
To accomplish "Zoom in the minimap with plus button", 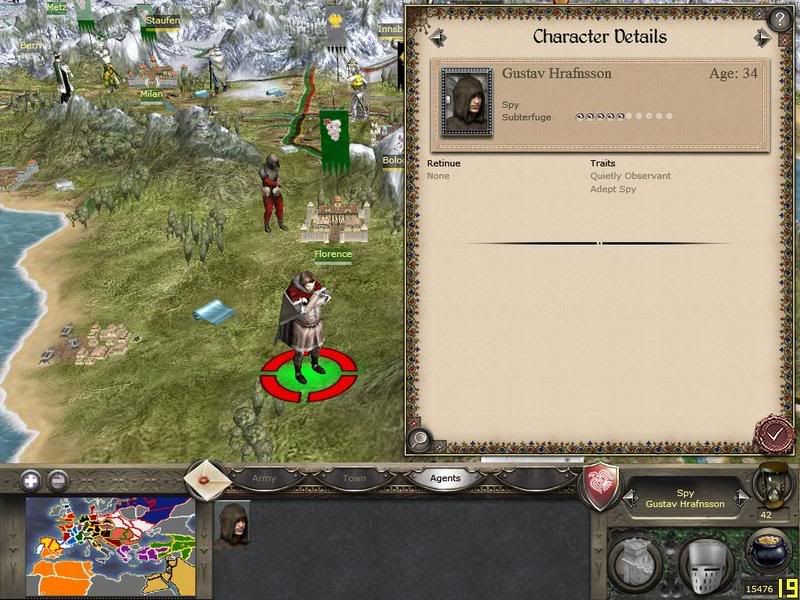I will pyautogui.click(x=31, y=479).
